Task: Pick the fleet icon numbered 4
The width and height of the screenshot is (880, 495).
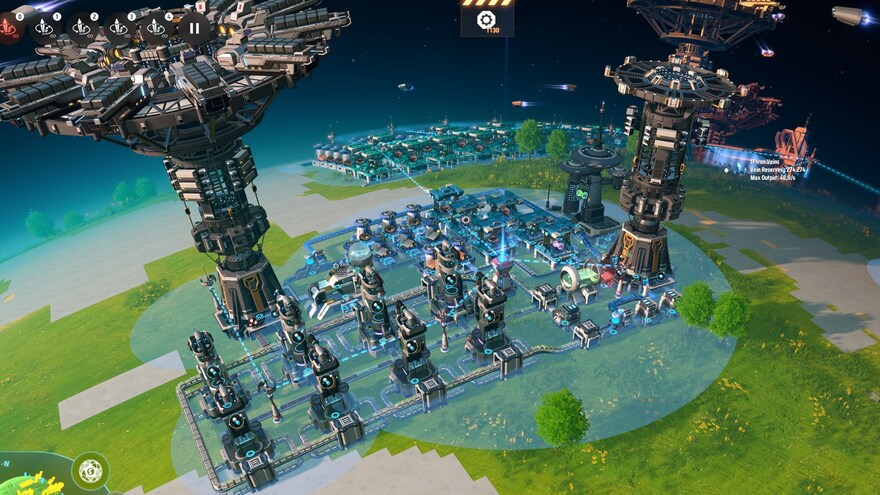Action: tap(155, 28)
